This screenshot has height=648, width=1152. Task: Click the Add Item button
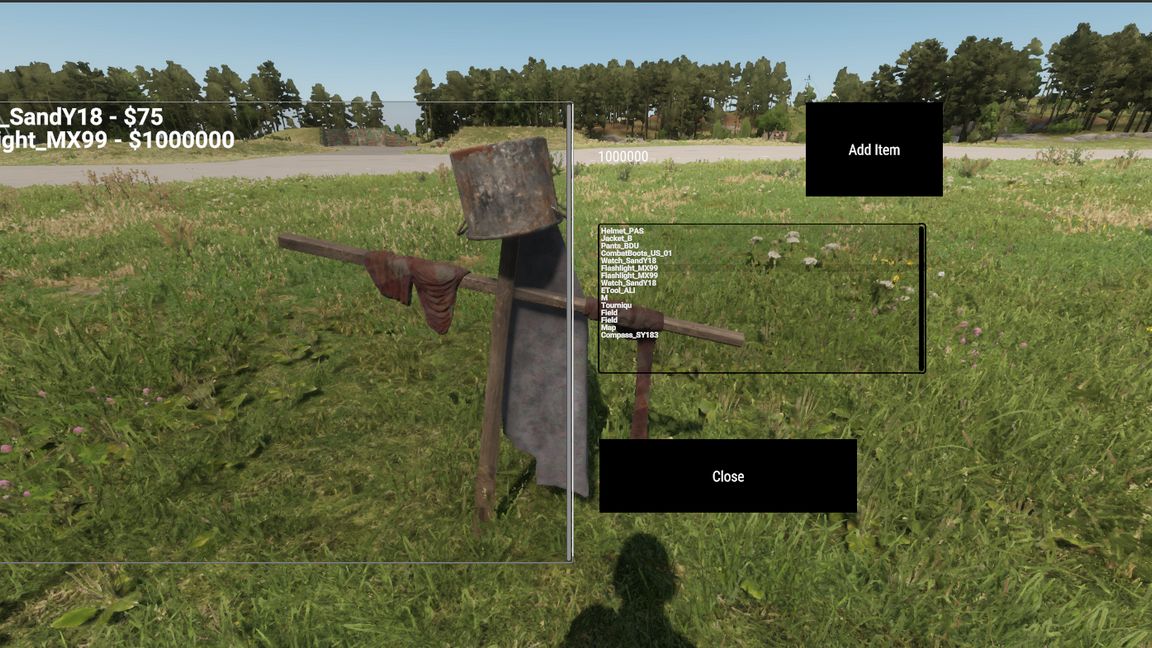pos(874,150)
